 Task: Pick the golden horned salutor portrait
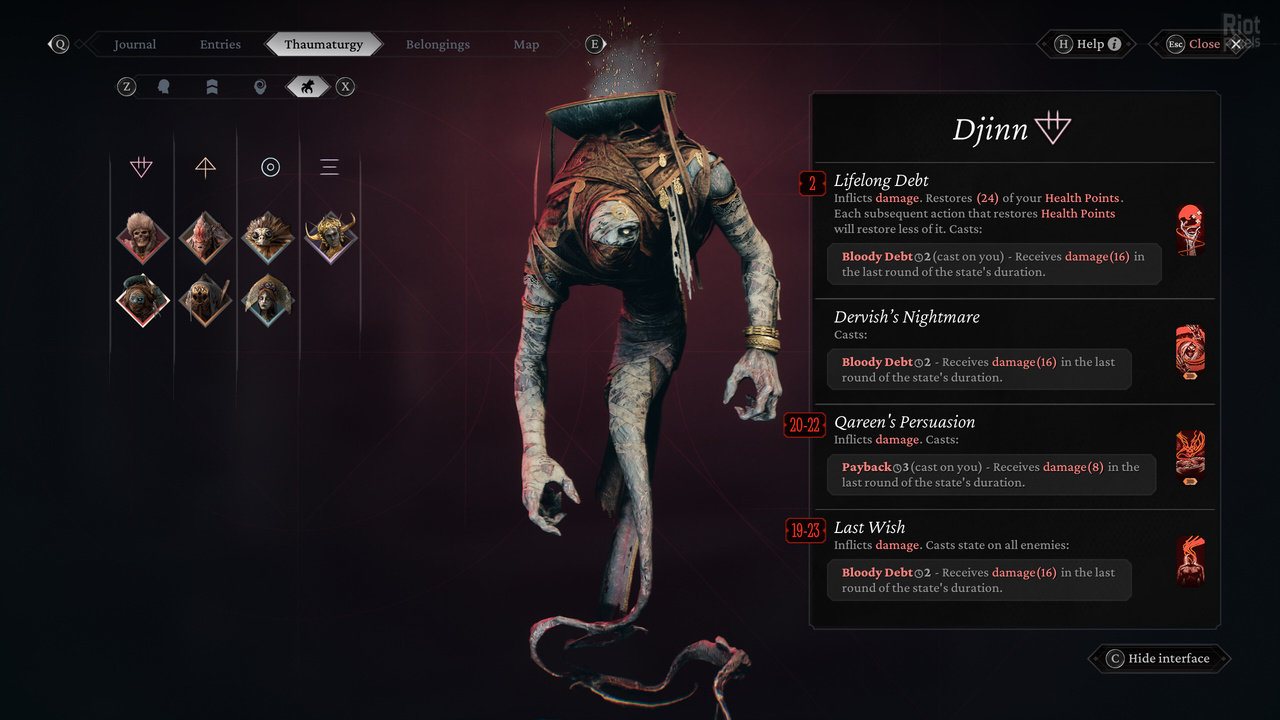tap(331, 237)
